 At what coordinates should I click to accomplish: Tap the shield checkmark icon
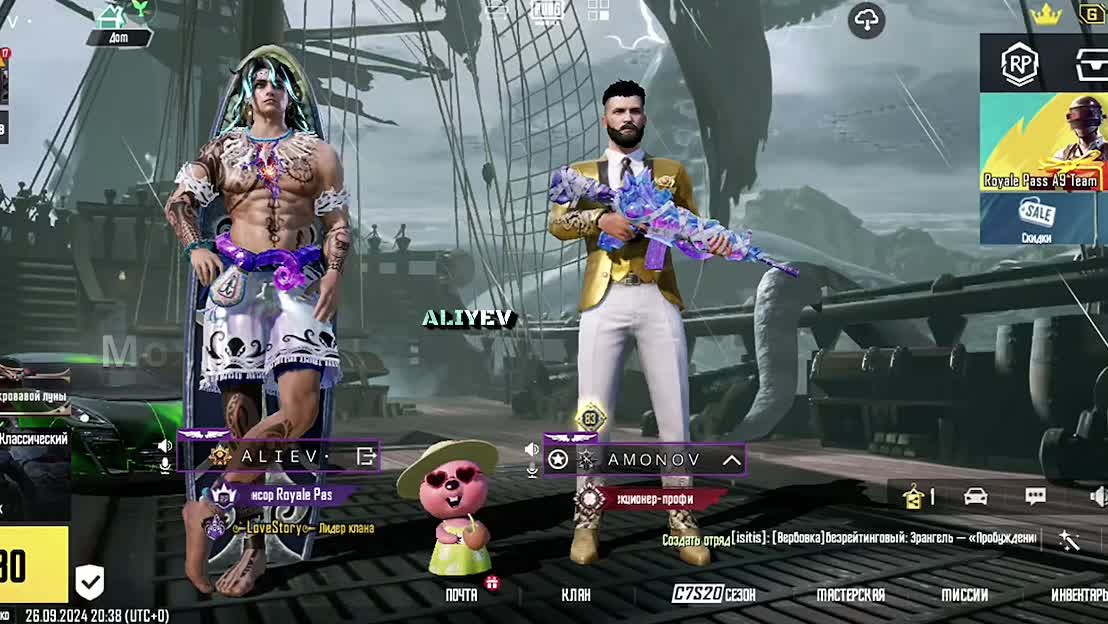point(90,580)
